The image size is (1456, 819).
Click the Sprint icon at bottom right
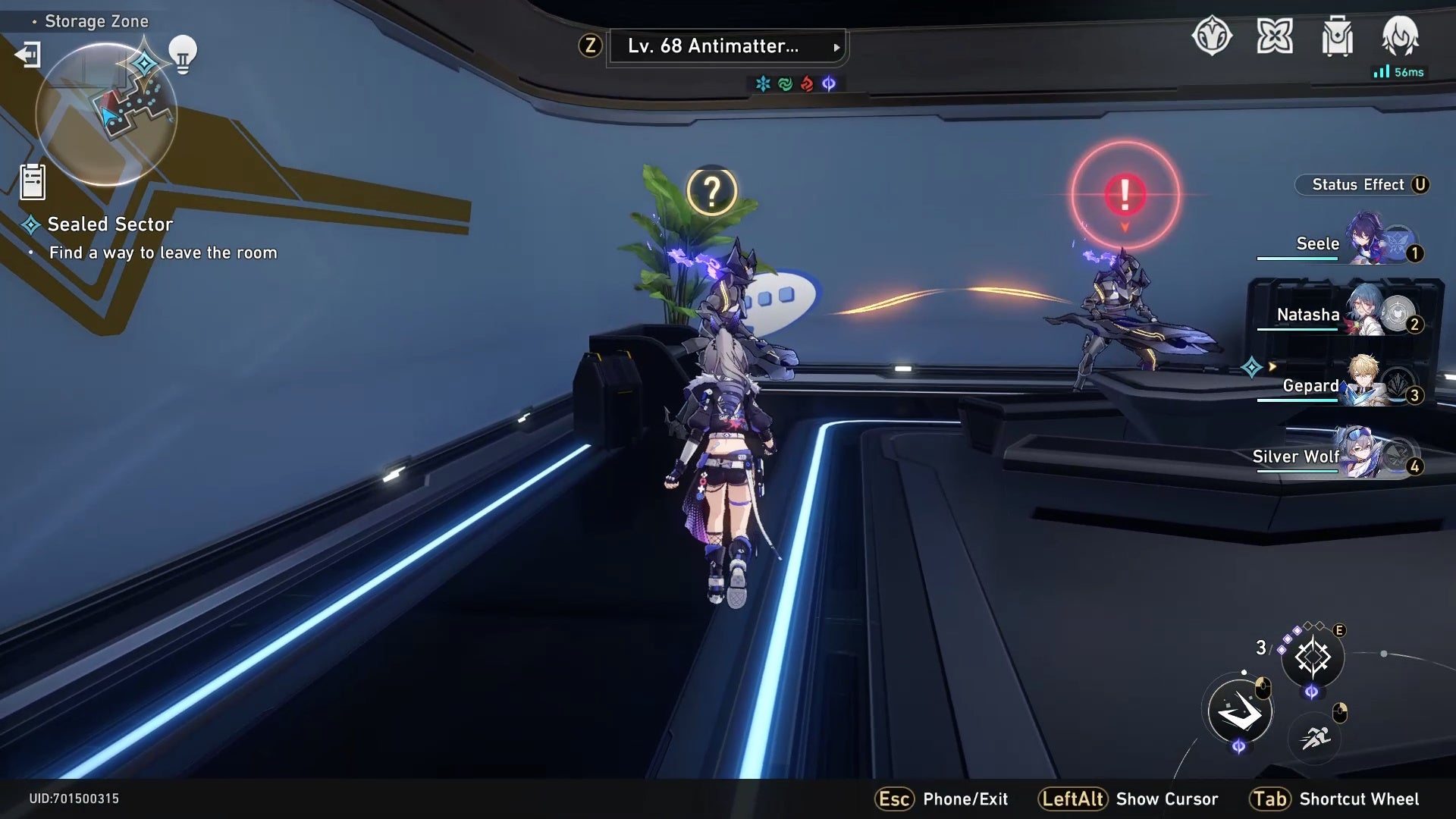pos(1315,736)
